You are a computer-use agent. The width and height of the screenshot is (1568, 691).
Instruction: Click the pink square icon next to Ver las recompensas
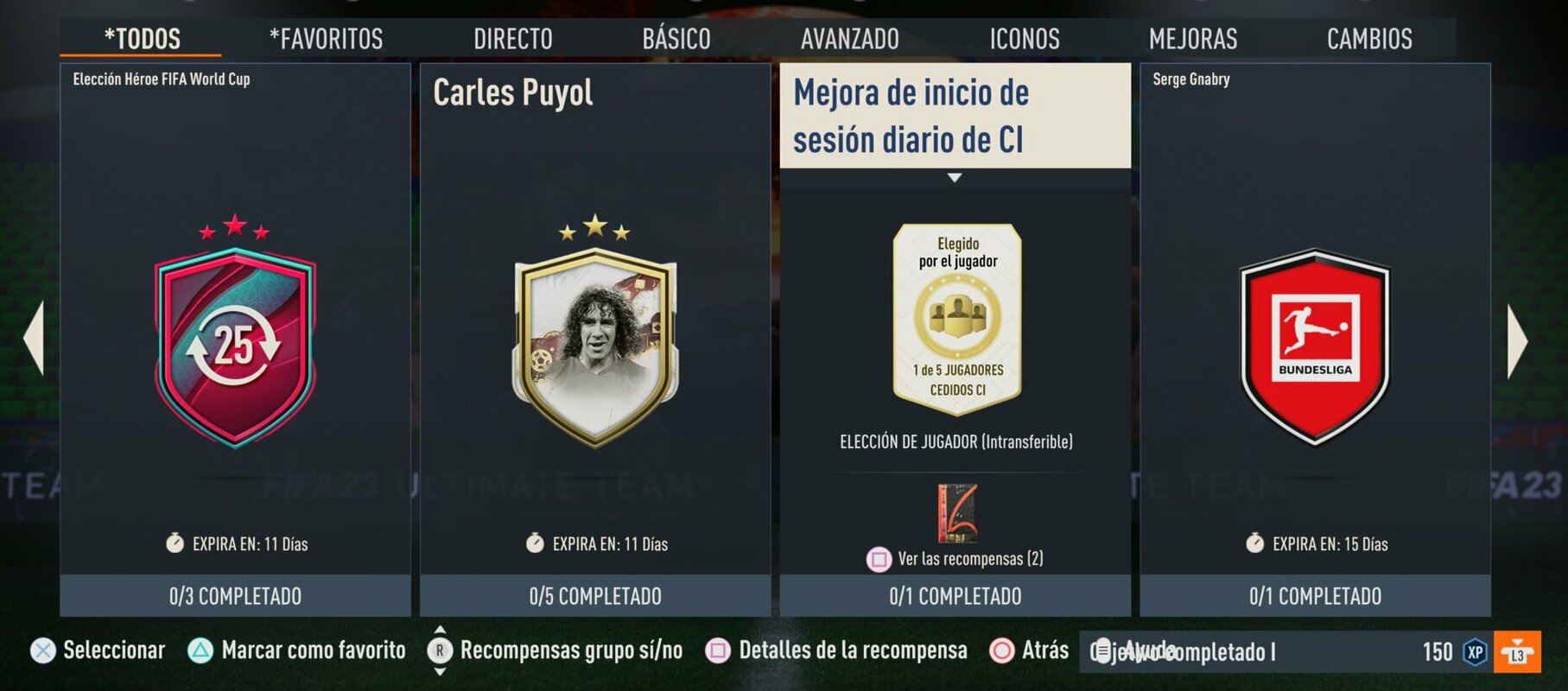880,560
